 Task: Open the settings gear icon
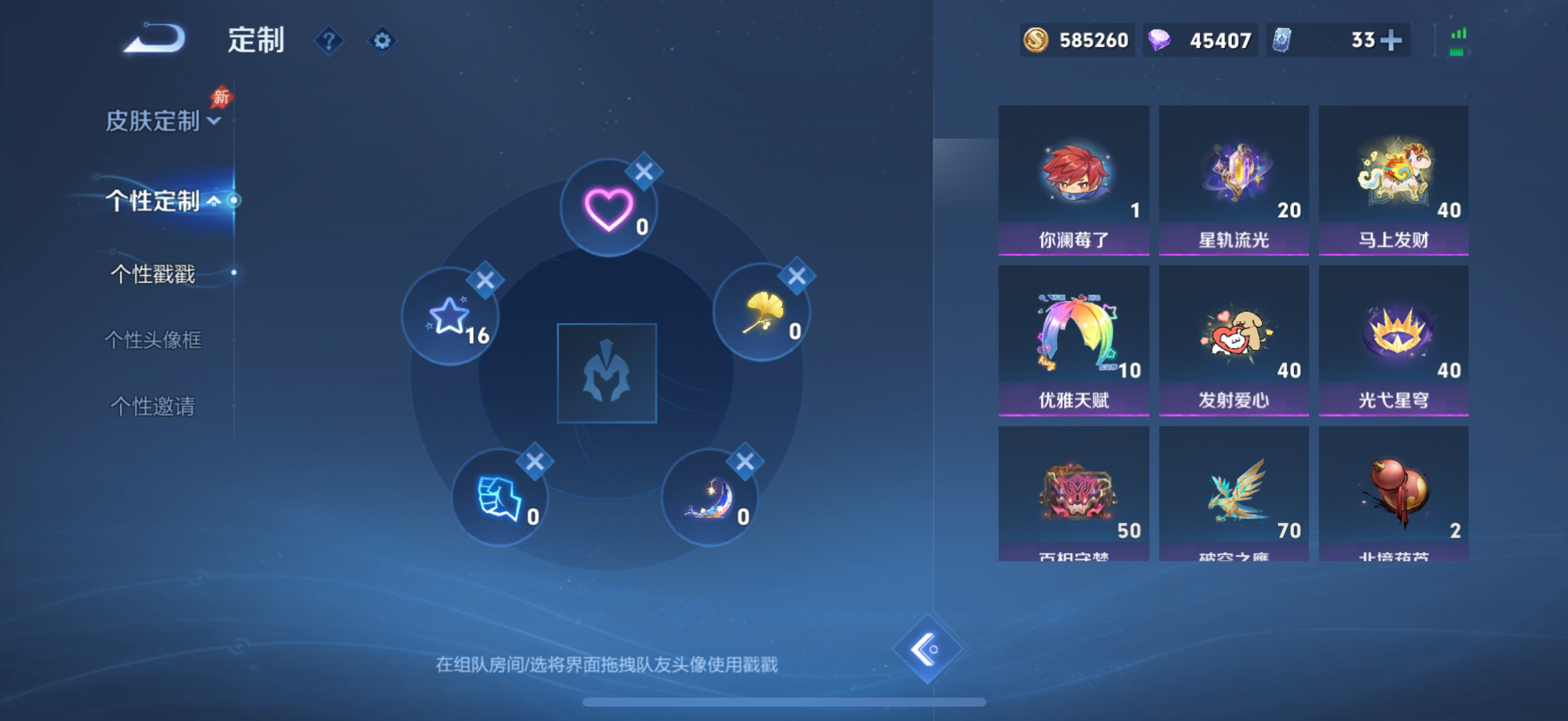tap(382, 40)
